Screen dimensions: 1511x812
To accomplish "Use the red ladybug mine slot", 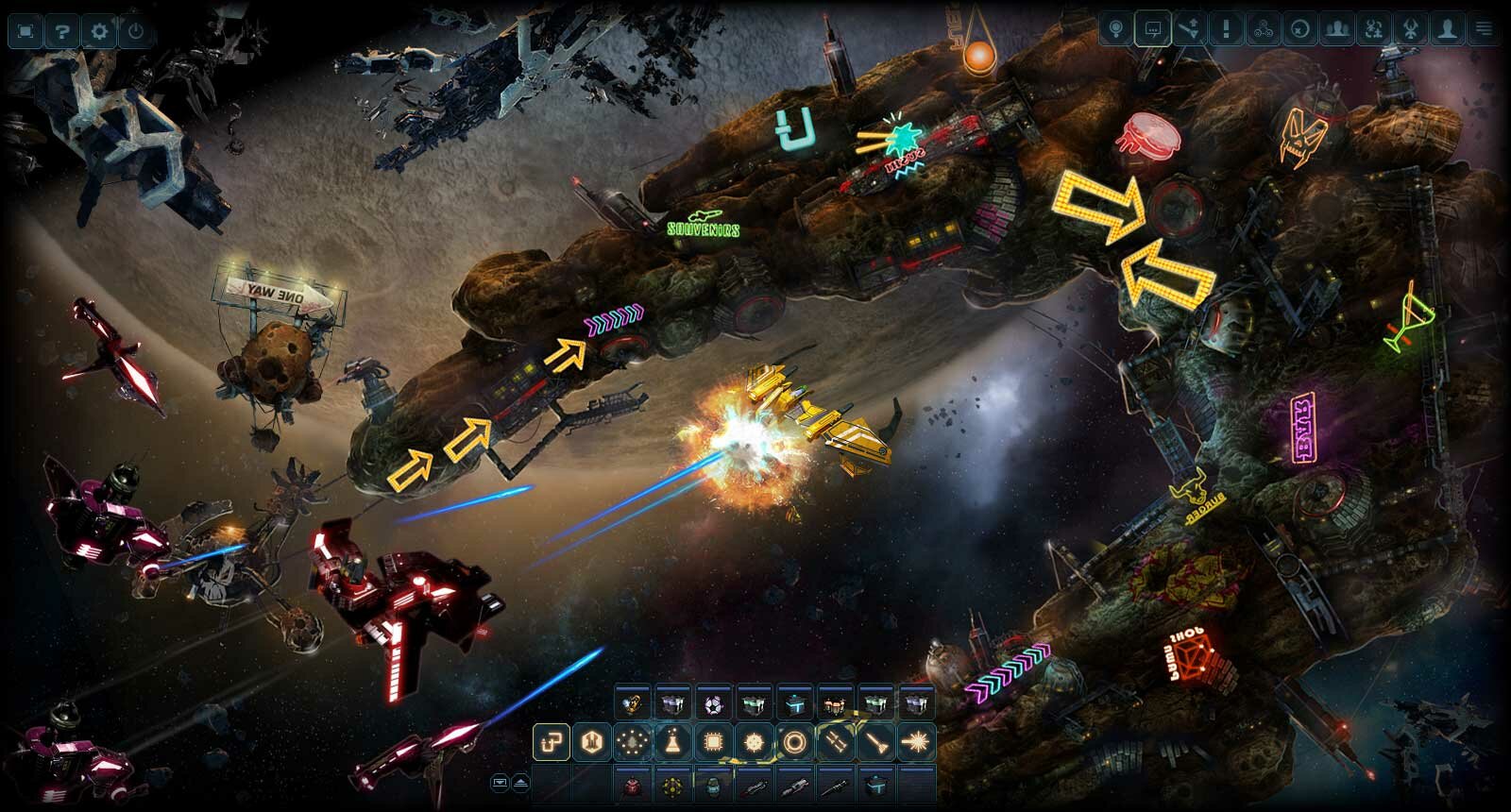I will [x=632, y=785].
